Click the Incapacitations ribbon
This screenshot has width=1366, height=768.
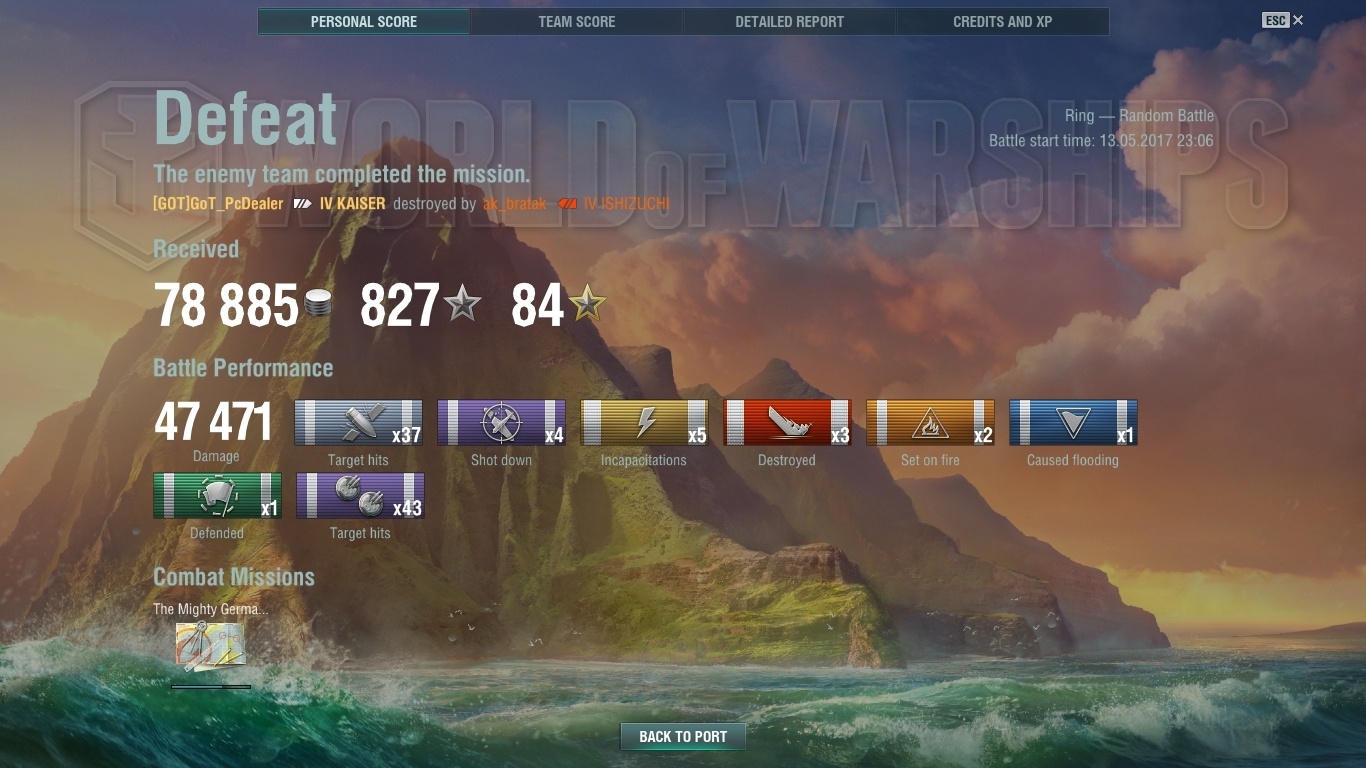(x=644, y=423)
